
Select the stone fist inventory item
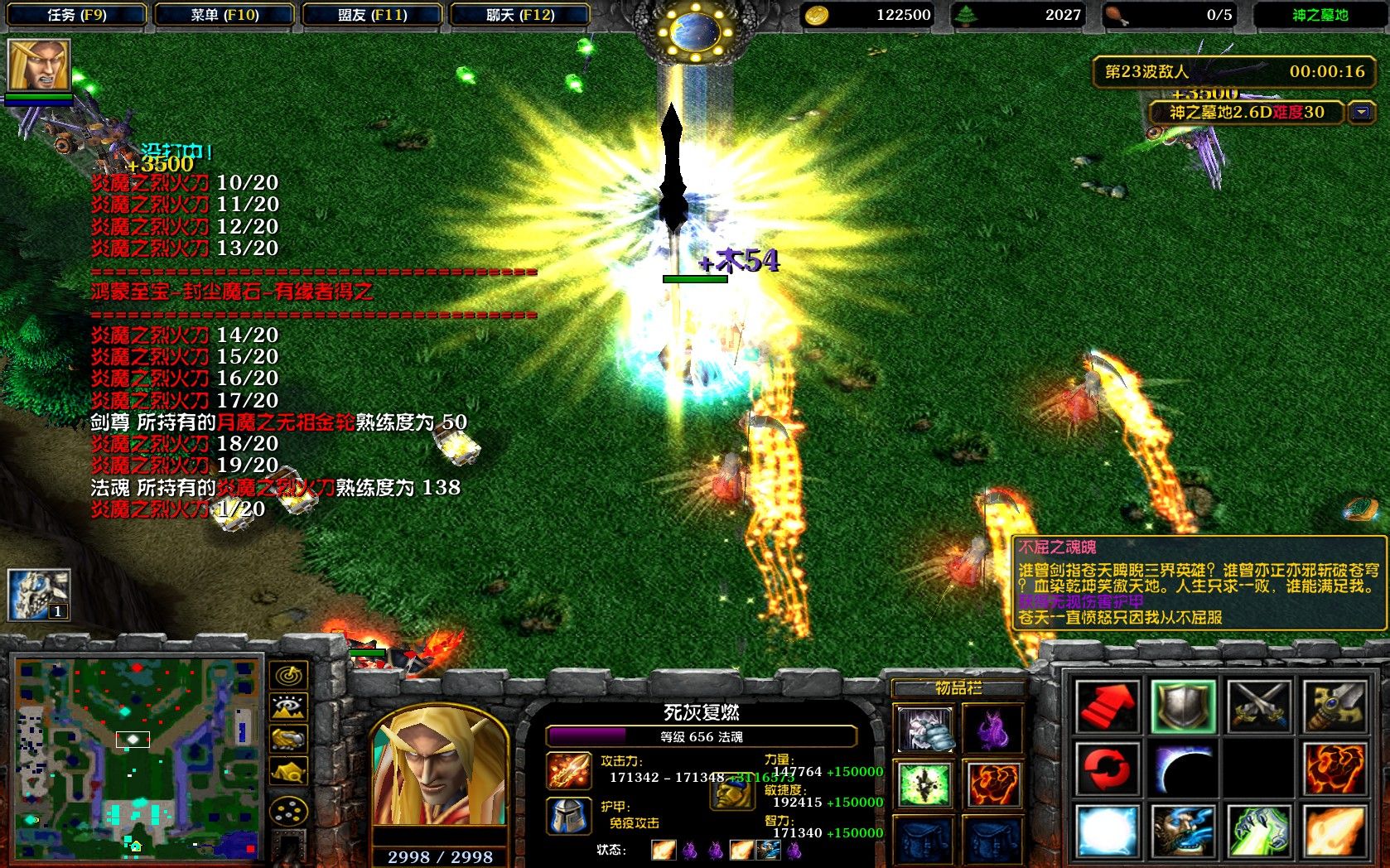(924, 730)
